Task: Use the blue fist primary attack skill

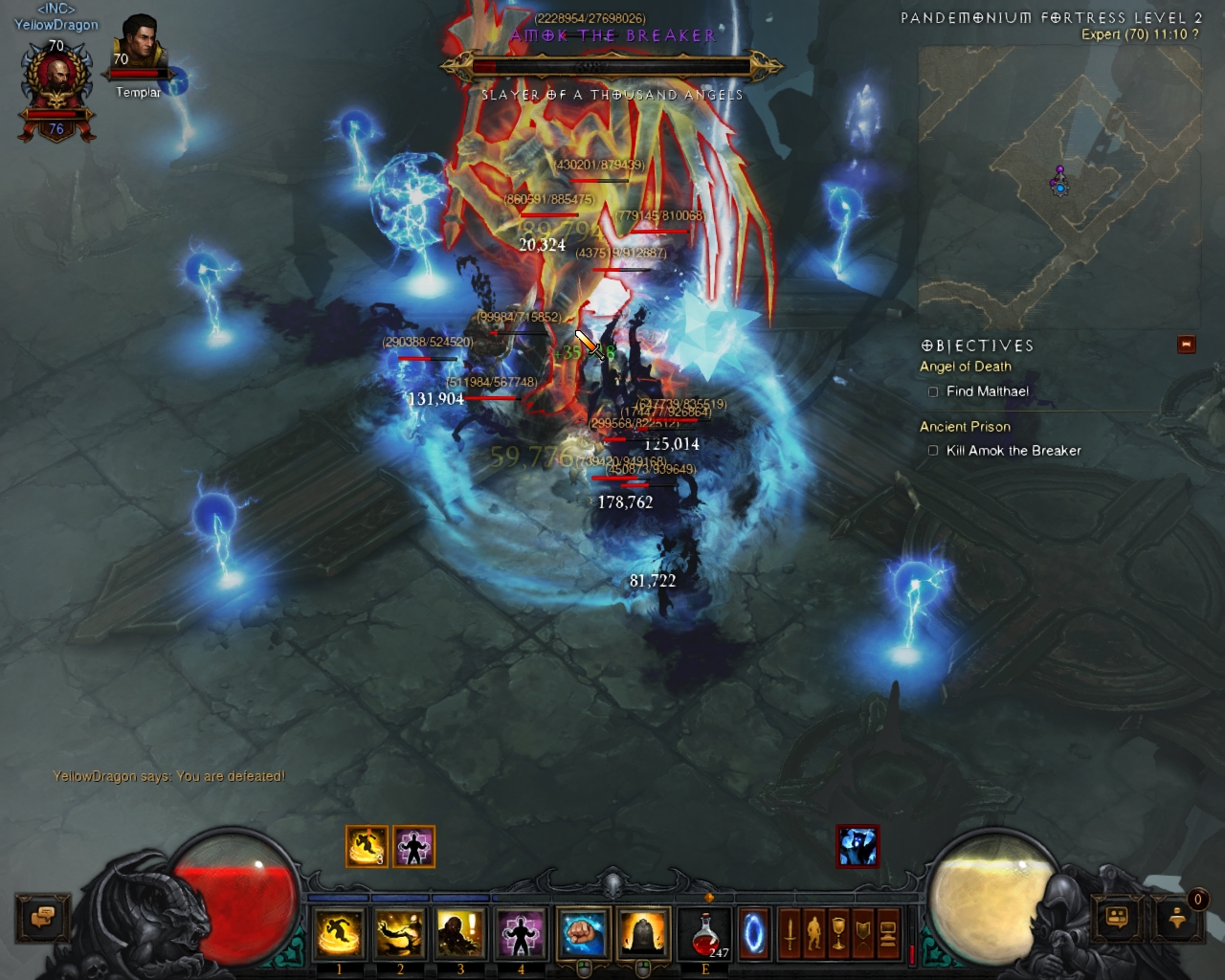Action: (583, 933)
